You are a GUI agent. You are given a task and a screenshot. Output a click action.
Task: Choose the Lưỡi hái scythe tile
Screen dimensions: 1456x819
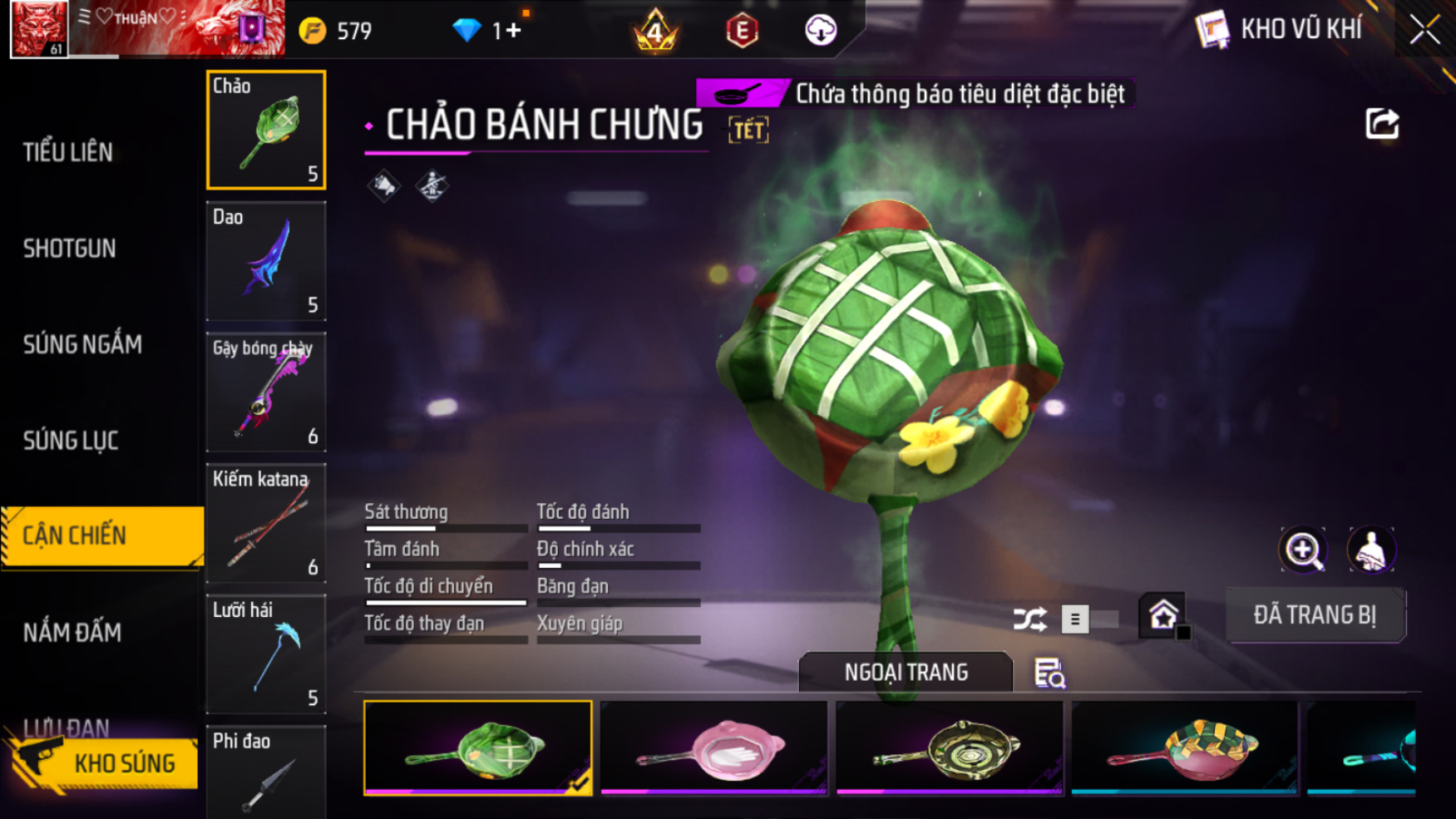click(x=266, y=654)
